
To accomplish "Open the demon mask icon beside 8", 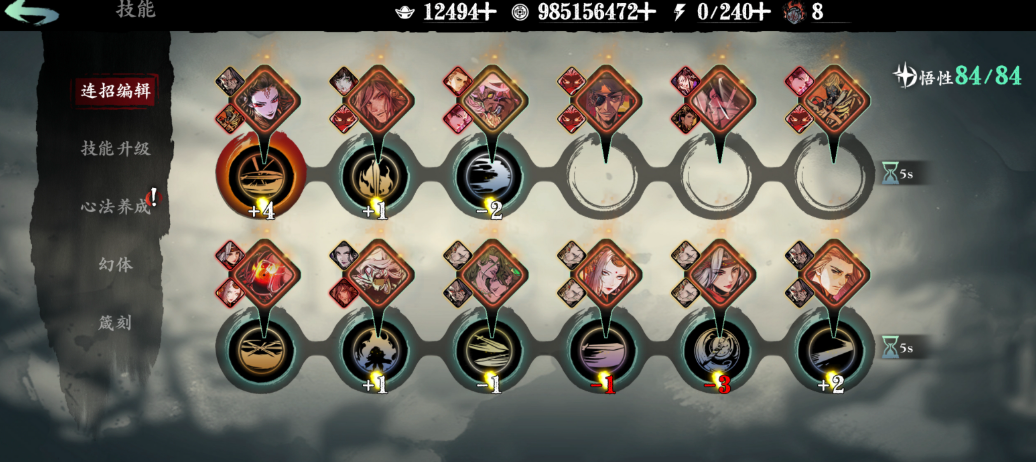I will [796, 12].
